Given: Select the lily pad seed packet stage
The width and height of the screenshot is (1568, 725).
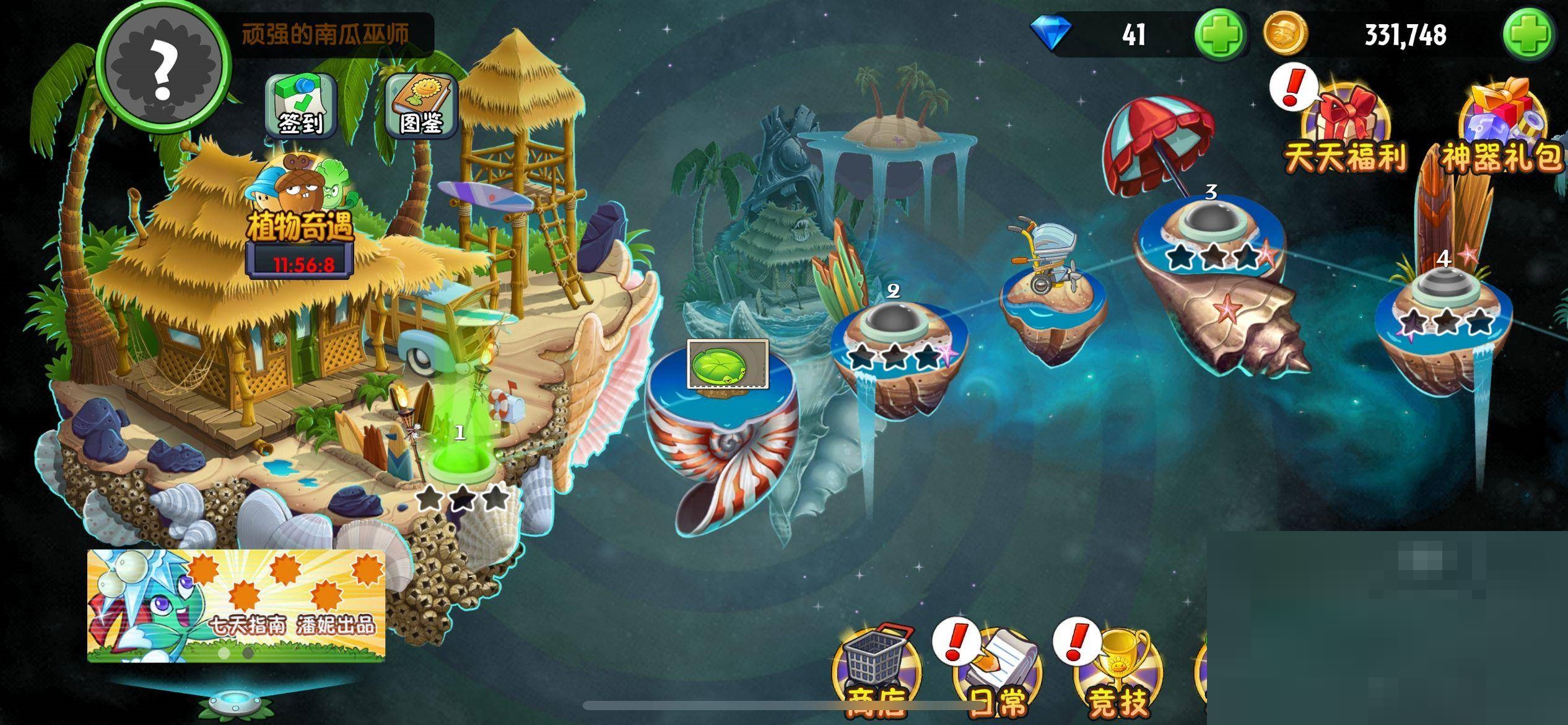Looking at the screenshot, I should click(728, 364).
